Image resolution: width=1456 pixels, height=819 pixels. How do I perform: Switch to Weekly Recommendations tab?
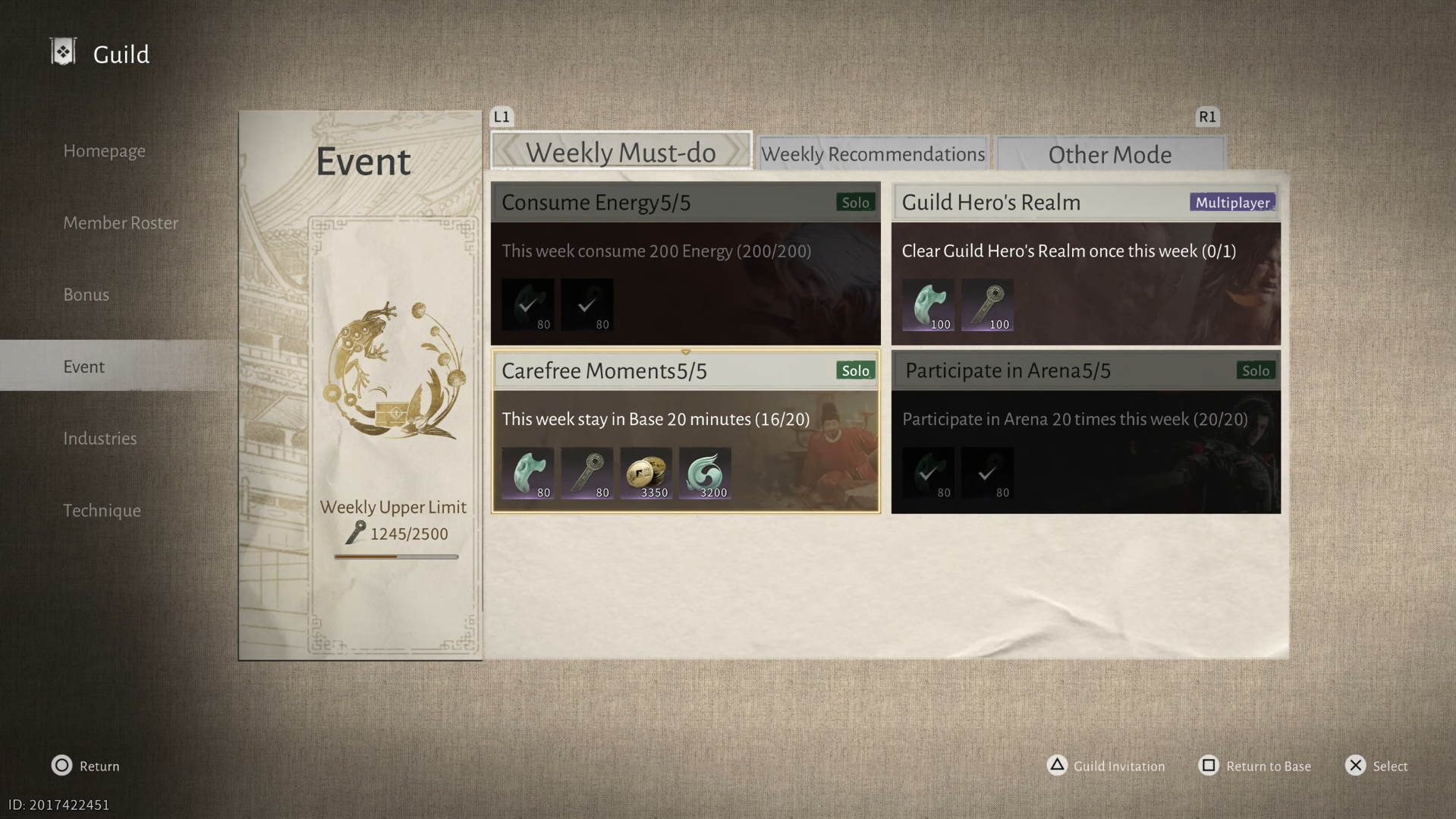click(x=873, y=154)
